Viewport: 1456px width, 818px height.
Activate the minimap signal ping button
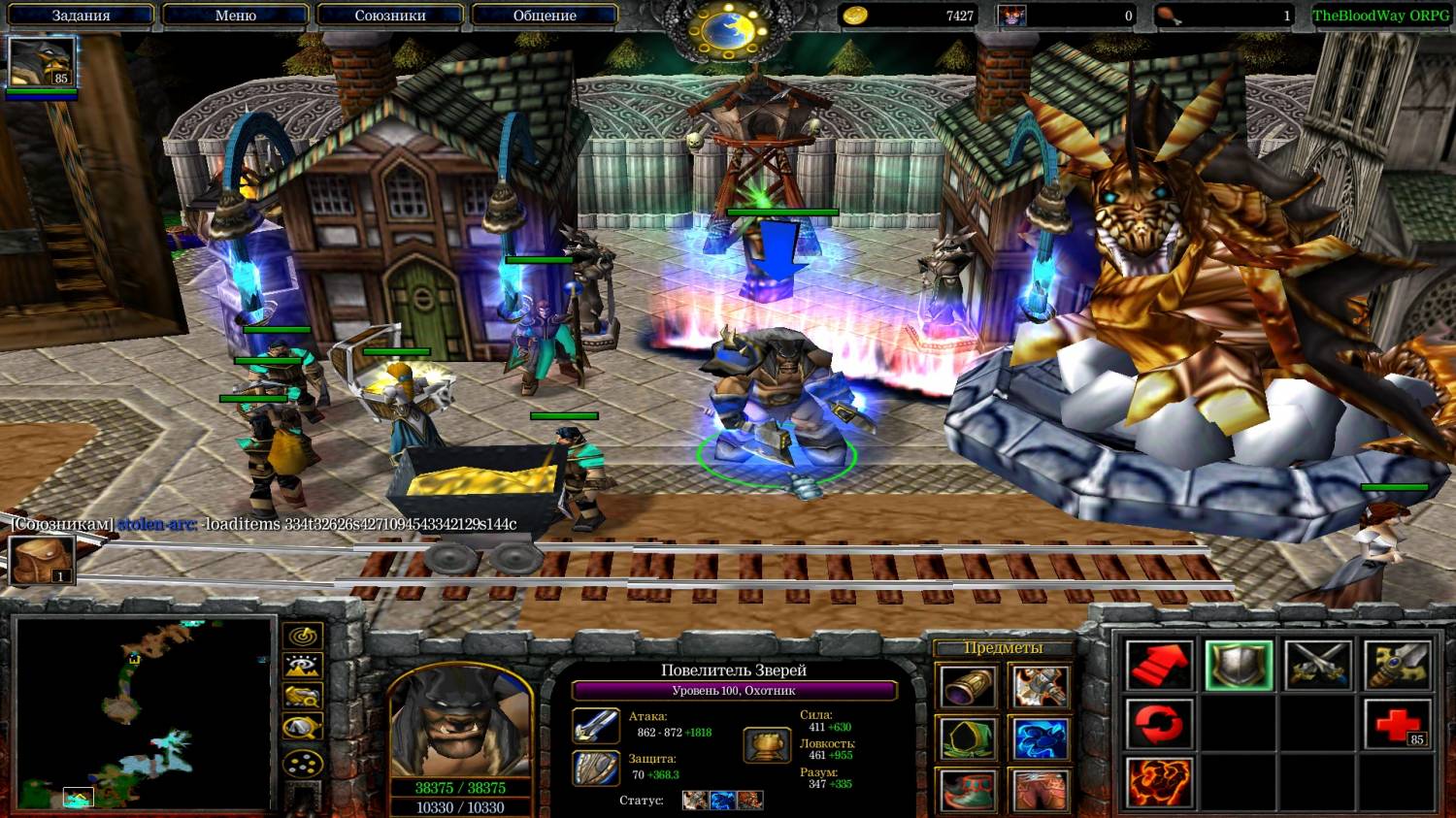303,637
